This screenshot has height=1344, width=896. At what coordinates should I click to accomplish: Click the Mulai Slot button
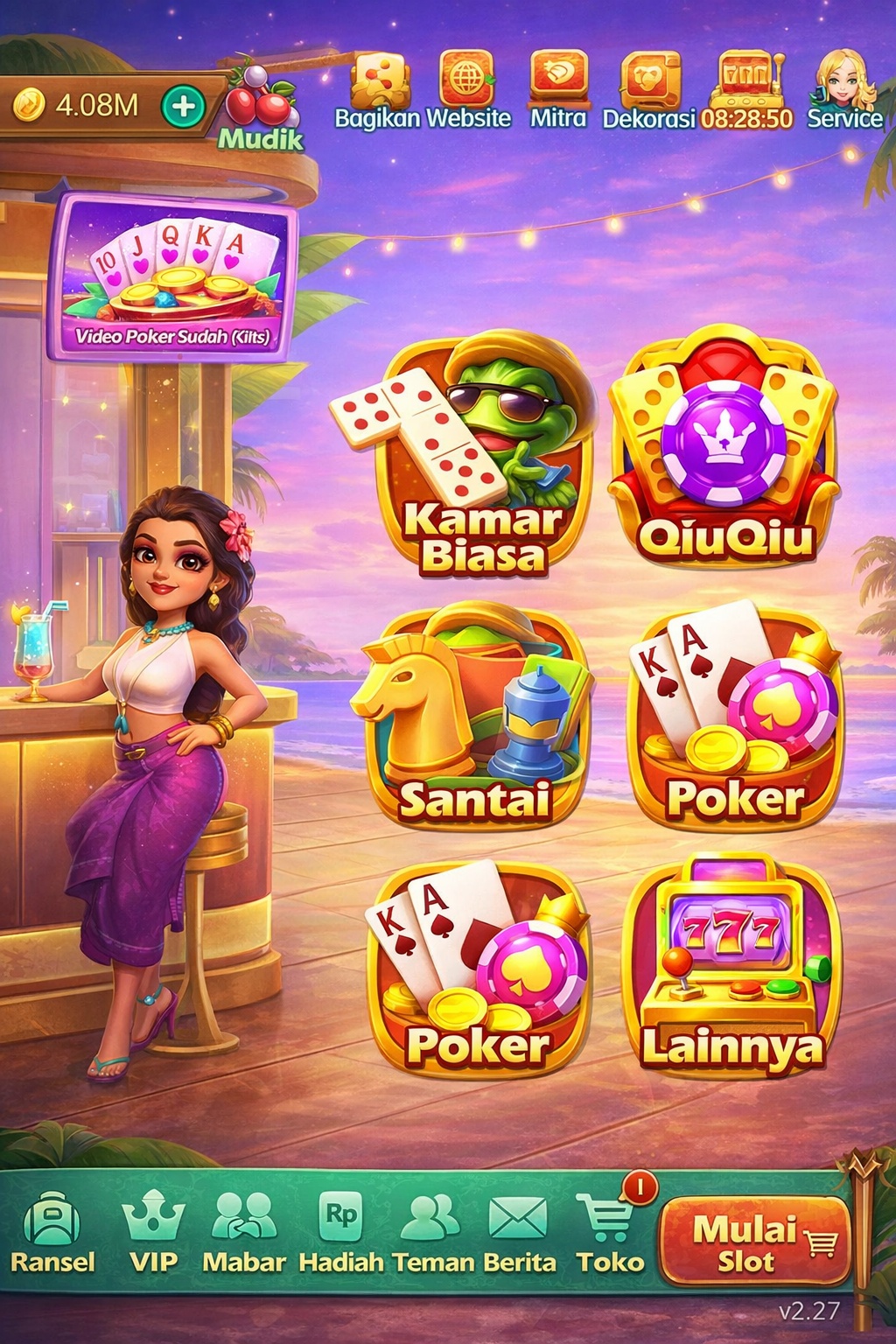click(x=754, y=1241)
